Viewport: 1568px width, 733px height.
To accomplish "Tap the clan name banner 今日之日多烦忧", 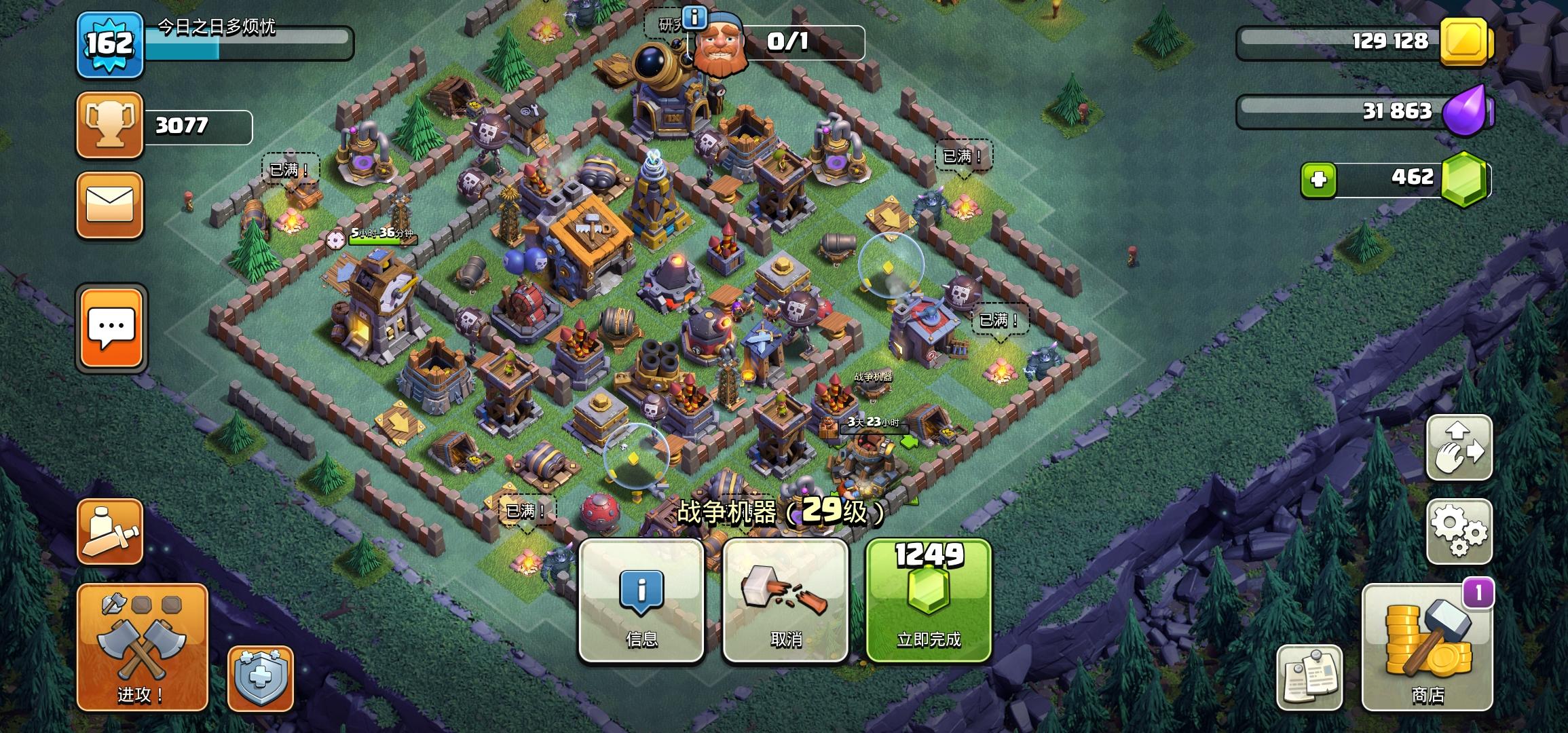I will point(217,27).
